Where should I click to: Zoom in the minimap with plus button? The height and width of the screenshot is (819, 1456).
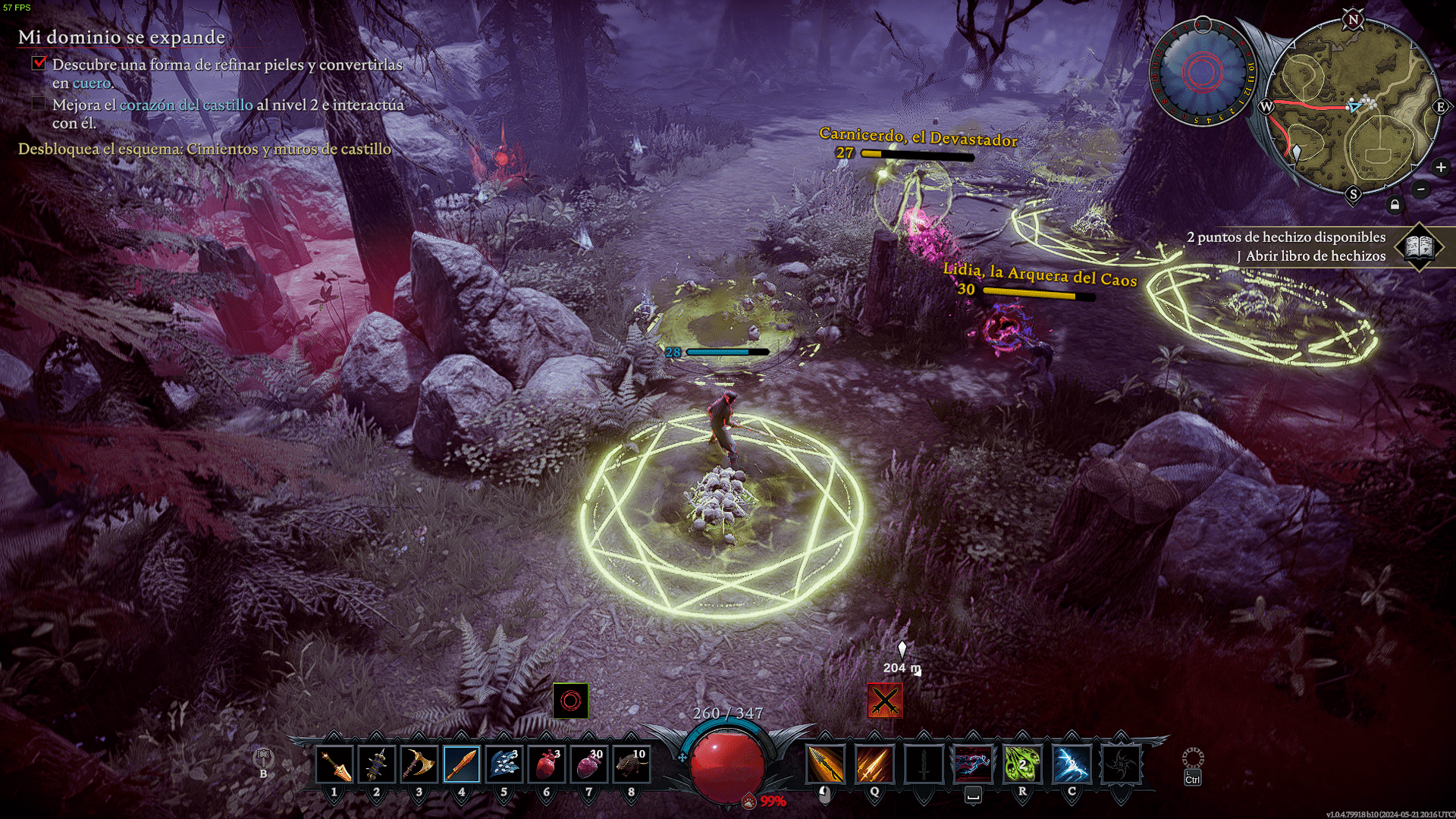click(x=1441, y=168)
